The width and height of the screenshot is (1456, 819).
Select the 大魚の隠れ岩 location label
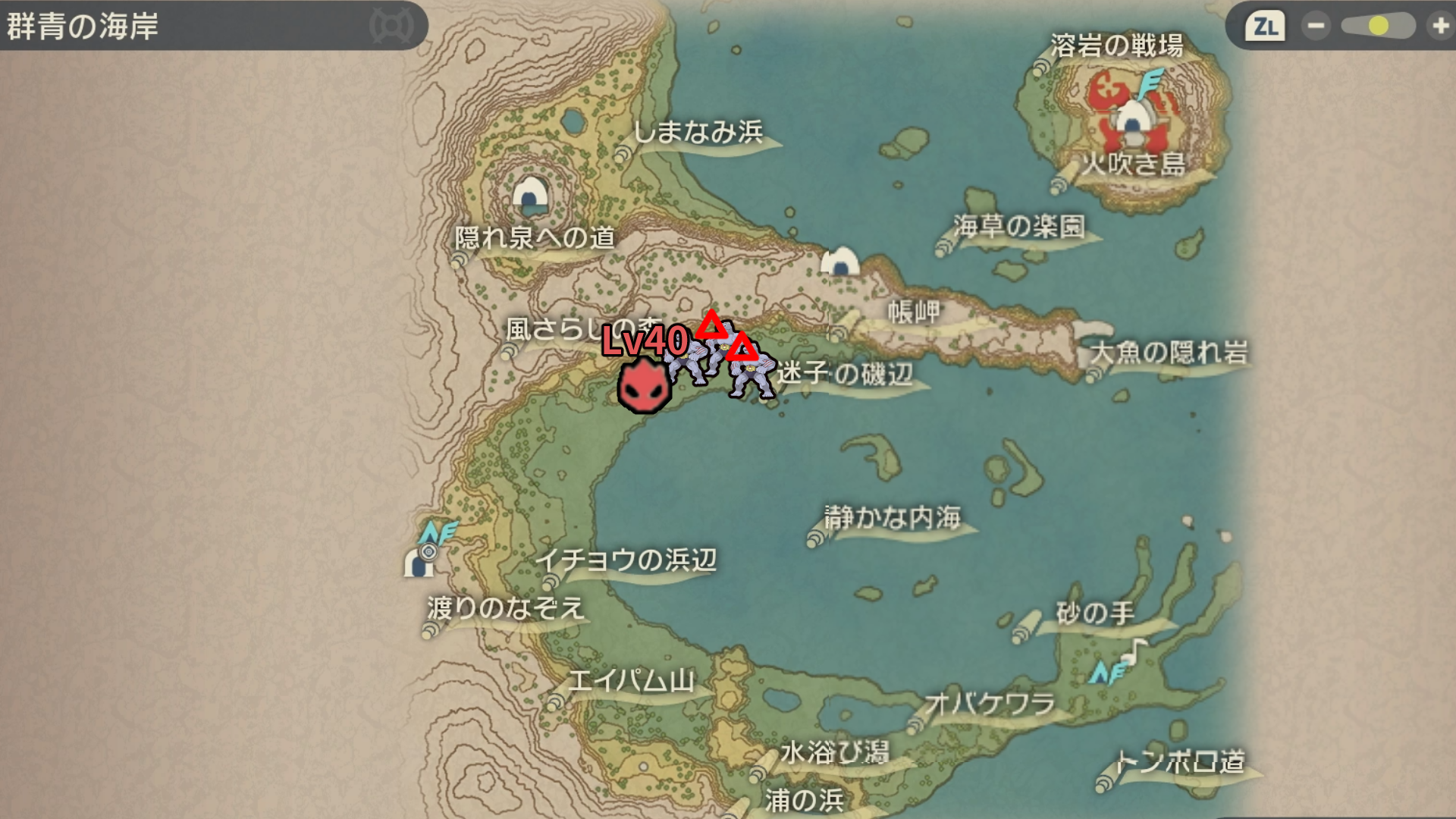tap(1169, 353)
